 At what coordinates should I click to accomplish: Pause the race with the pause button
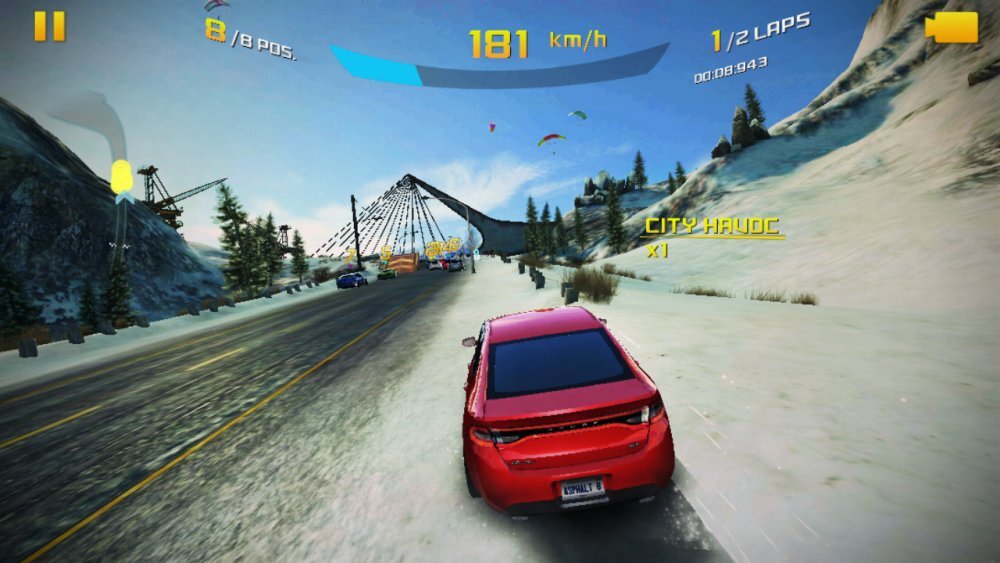49,26
